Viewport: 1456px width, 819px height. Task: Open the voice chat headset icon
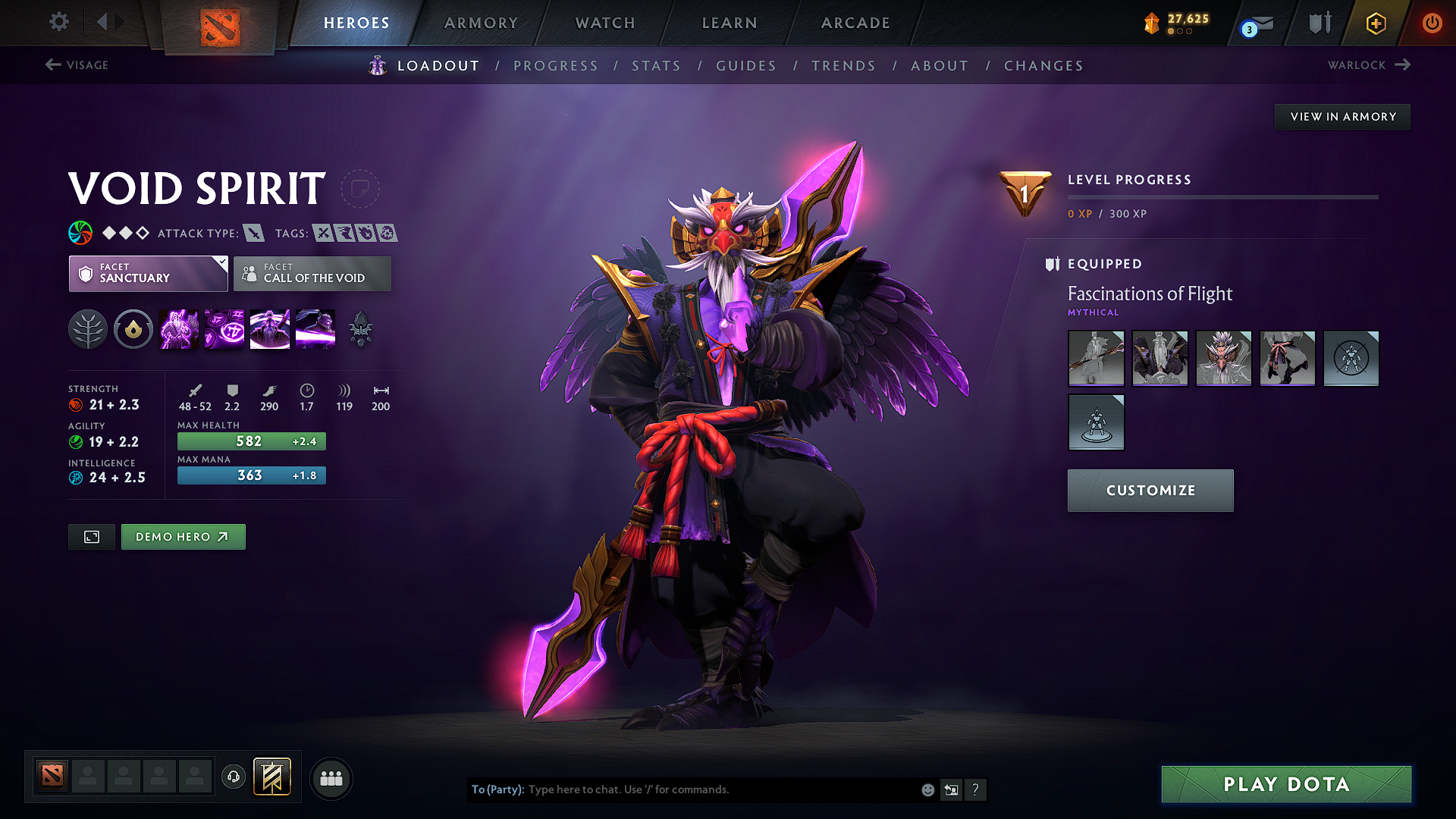[233, 778]
